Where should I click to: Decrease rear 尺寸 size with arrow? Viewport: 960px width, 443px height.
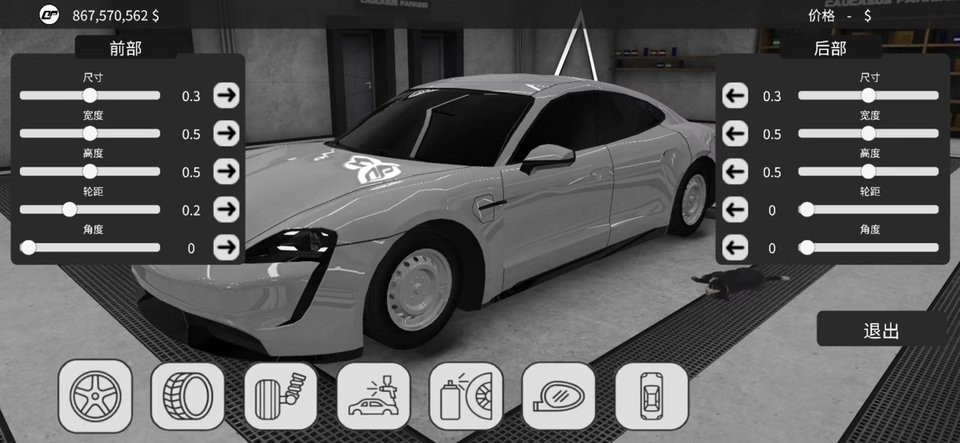coord(735,96)
